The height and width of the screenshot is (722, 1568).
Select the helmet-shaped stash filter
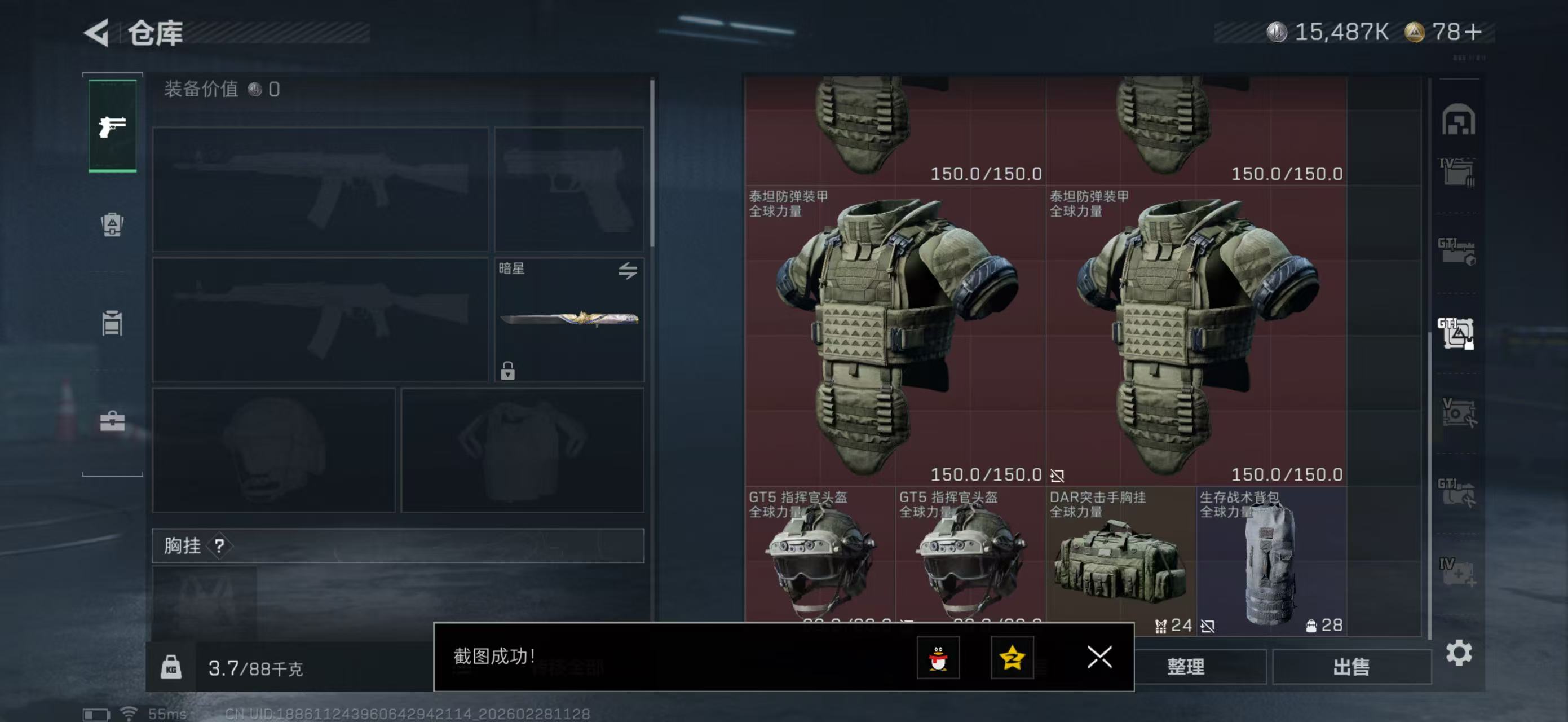[x=1458, y=120]
